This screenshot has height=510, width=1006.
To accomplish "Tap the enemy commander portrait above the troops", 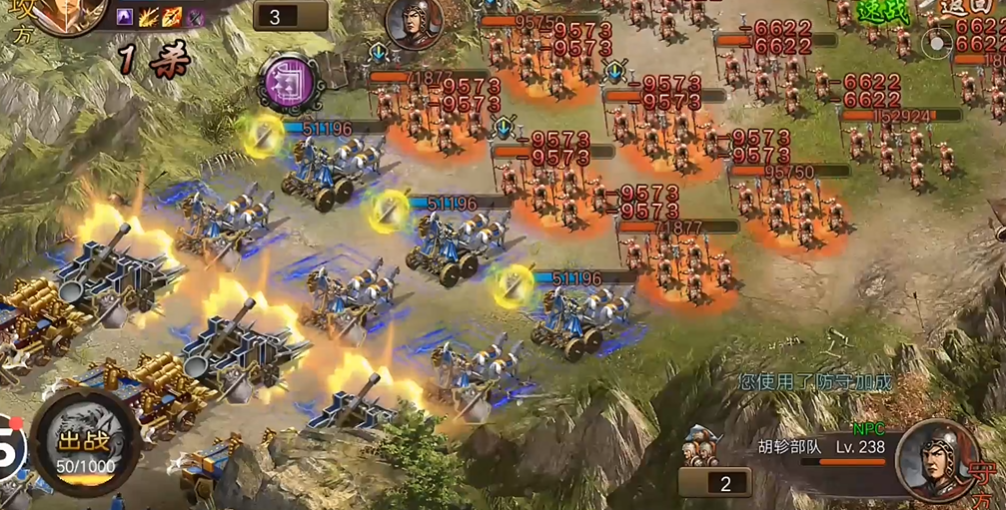I will [415, 22].
